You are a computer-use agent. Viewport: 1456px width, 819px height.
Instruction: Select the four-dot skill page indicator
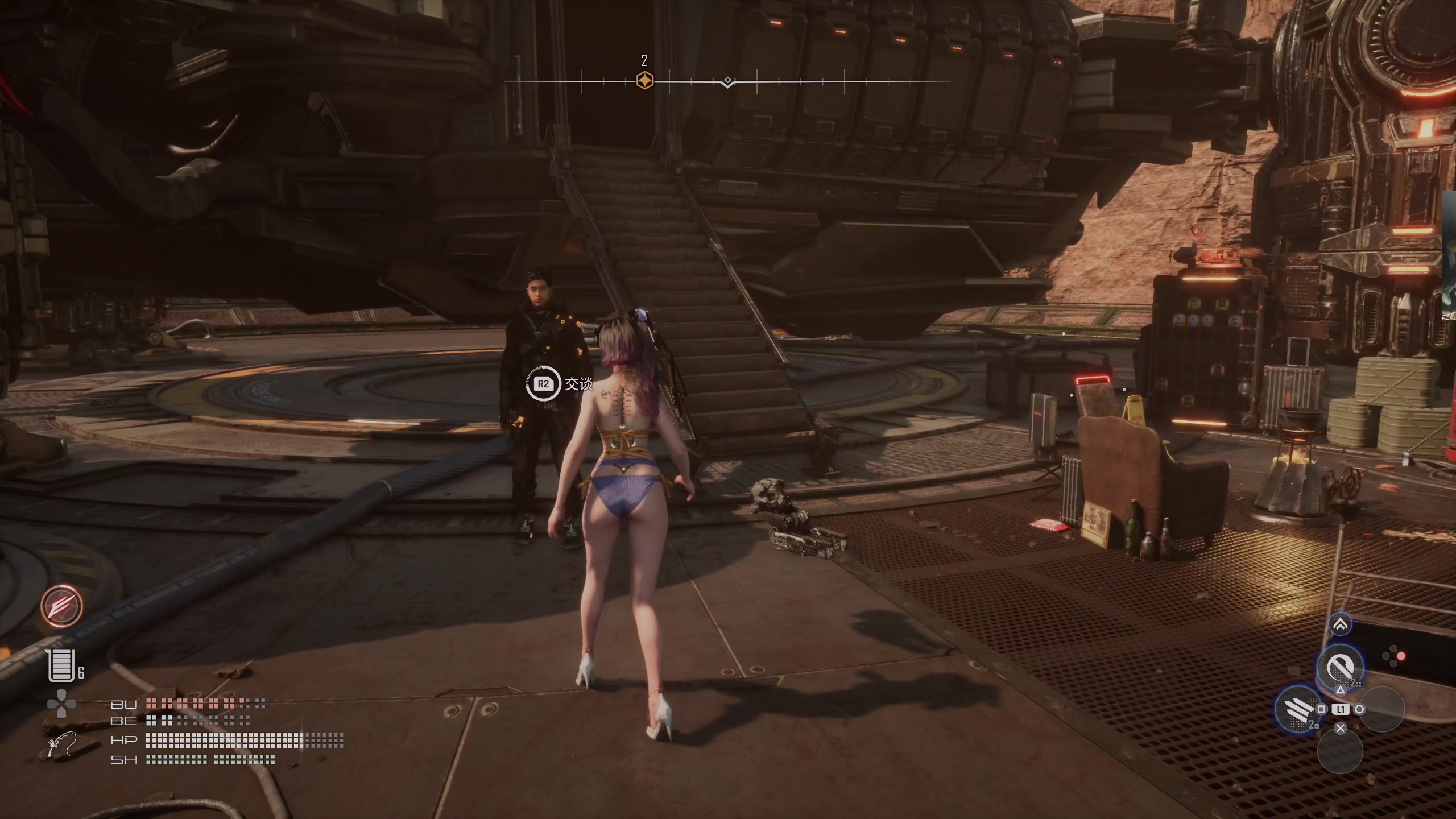[1393, 656]
